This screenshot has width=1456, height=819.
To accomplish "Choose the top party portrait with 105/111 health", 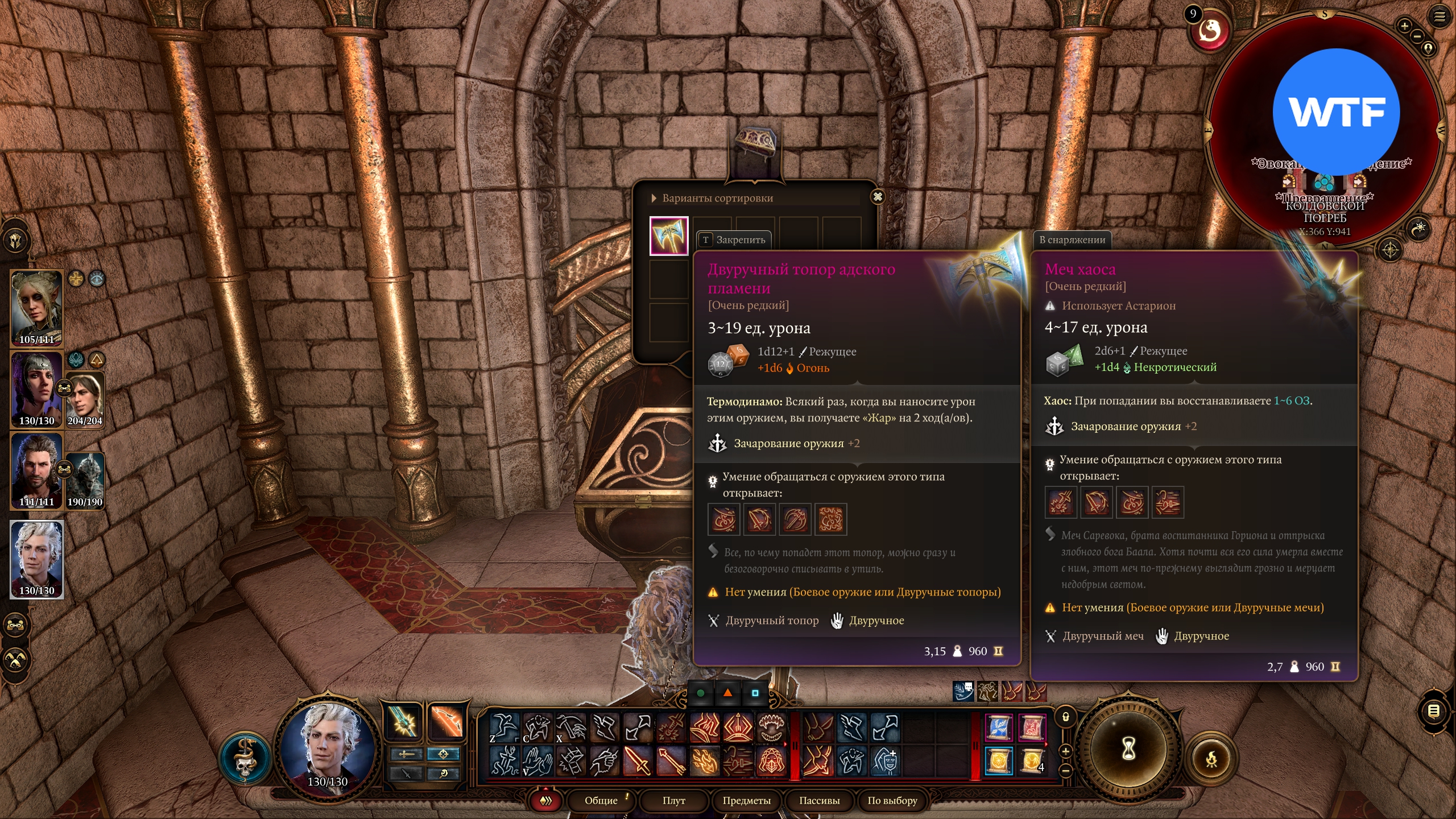I will tap(36, 308).
